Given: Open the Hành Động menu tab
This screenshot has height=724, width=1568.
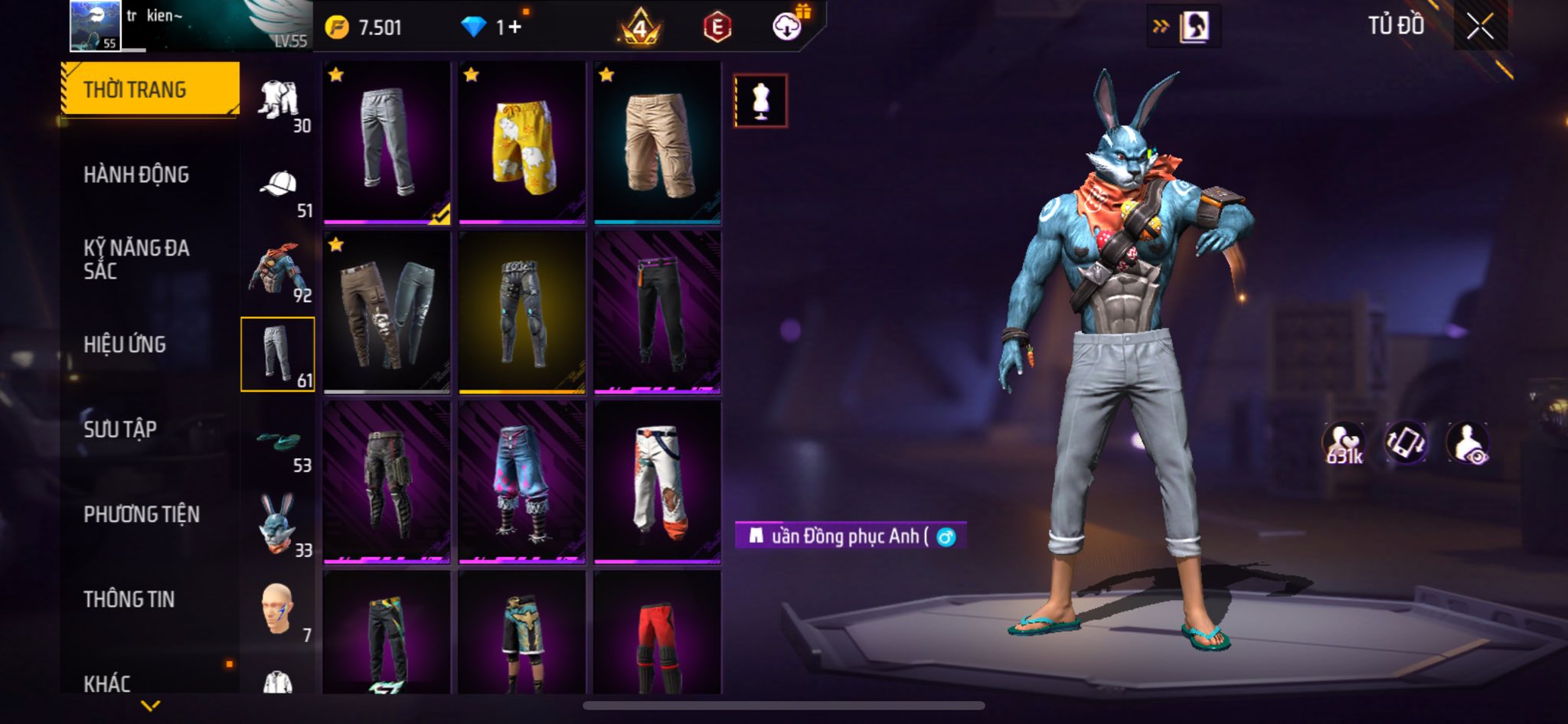Looking at the screenshot, I should pos(136,174).
